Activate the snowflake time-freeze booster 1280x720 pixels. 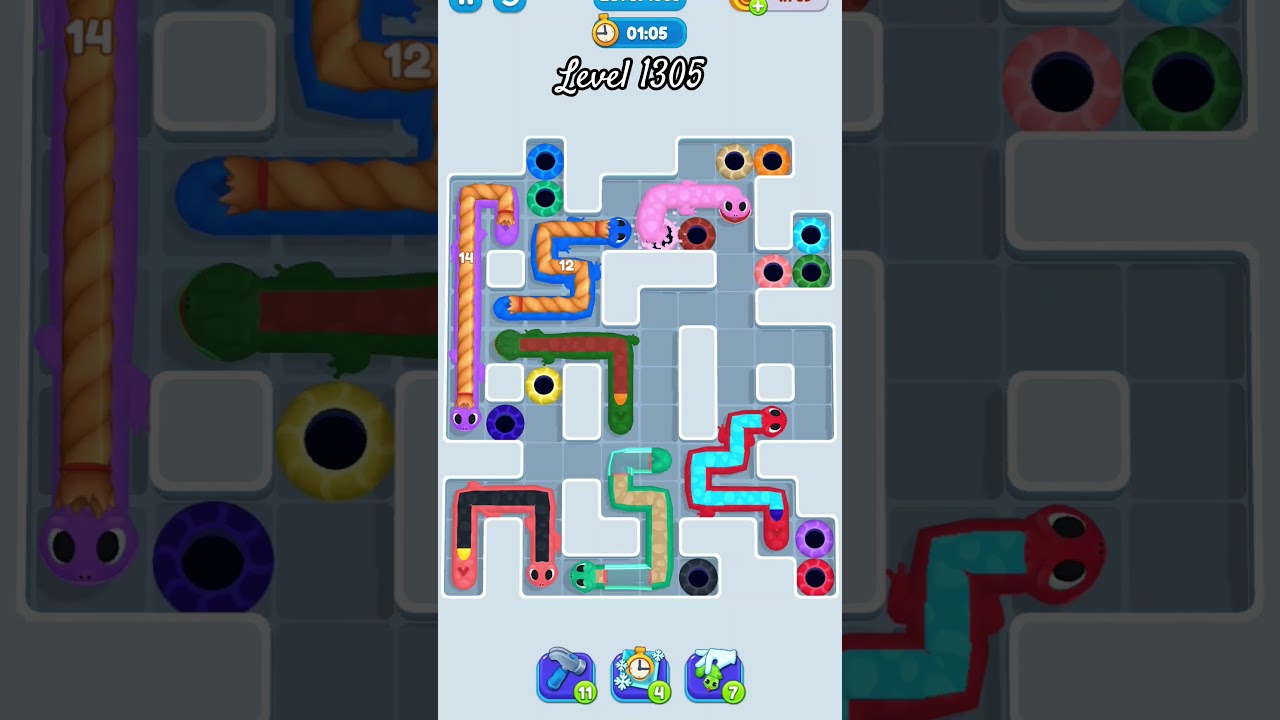[x=640, y=675]
